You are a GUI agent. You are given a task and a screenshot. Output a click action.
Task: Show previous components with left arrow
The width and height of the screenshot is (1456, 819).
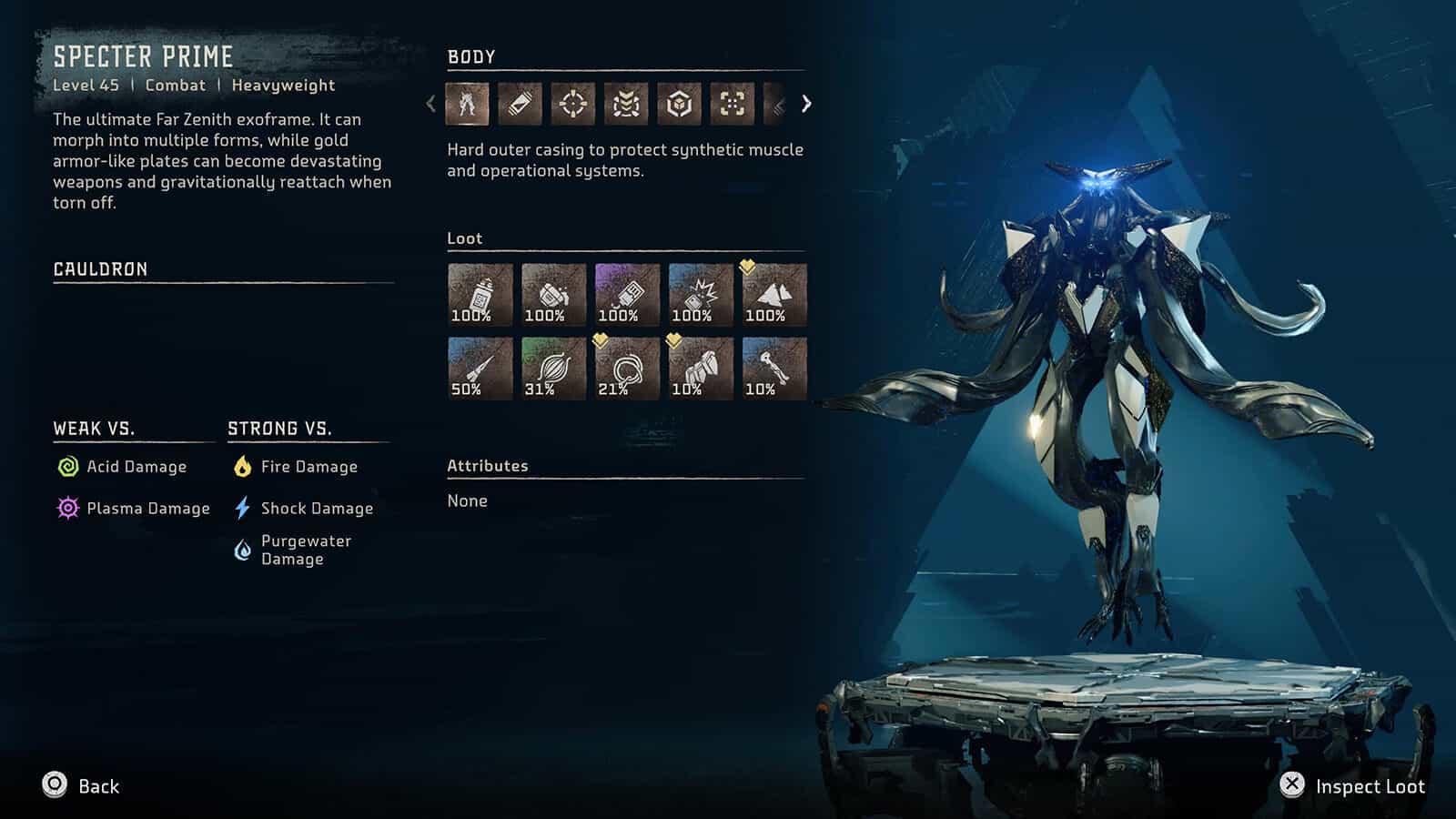coord(431,104)
